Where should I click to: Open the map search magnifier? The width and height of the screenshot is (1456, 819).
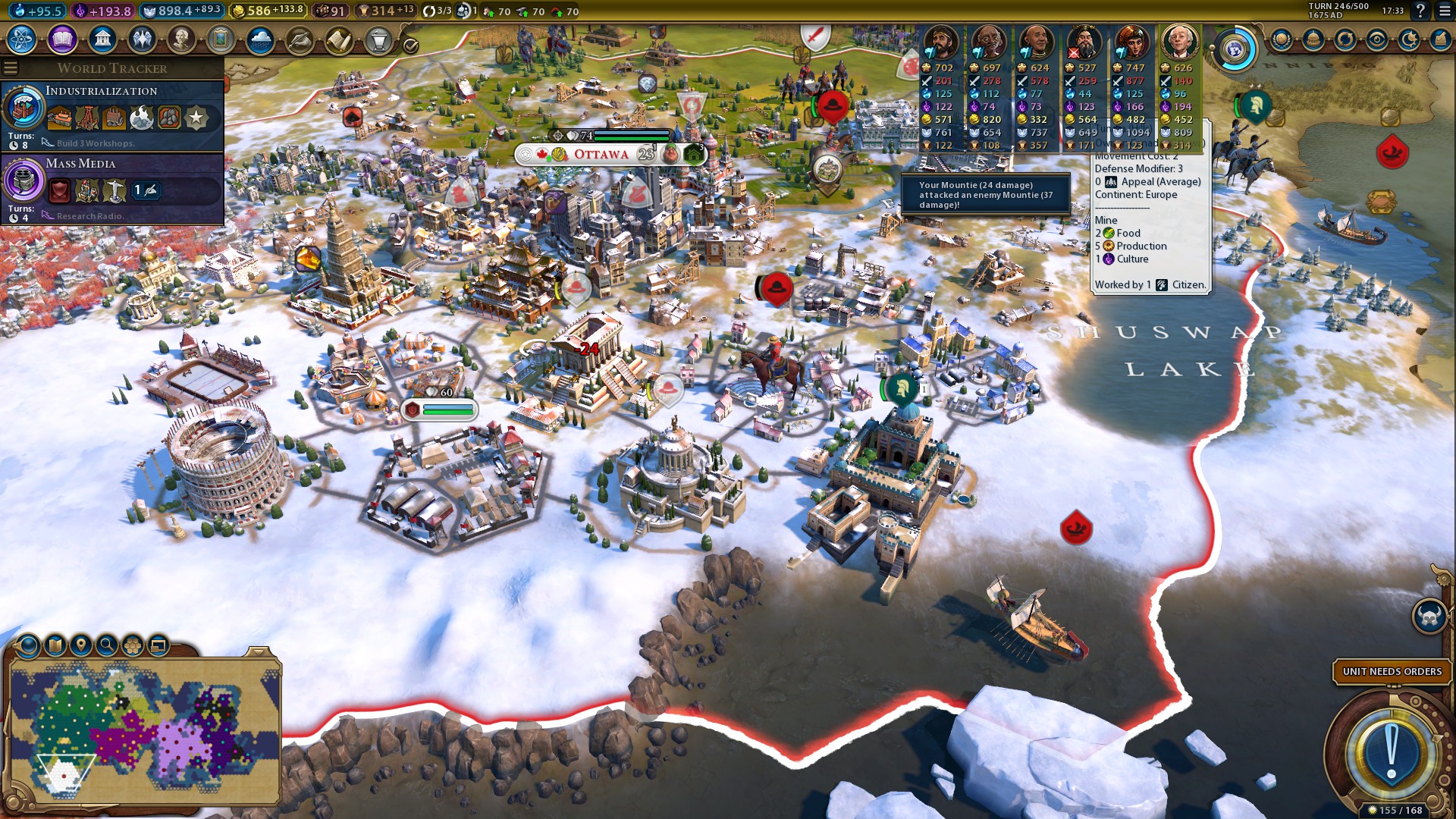[x=107, y=645]
